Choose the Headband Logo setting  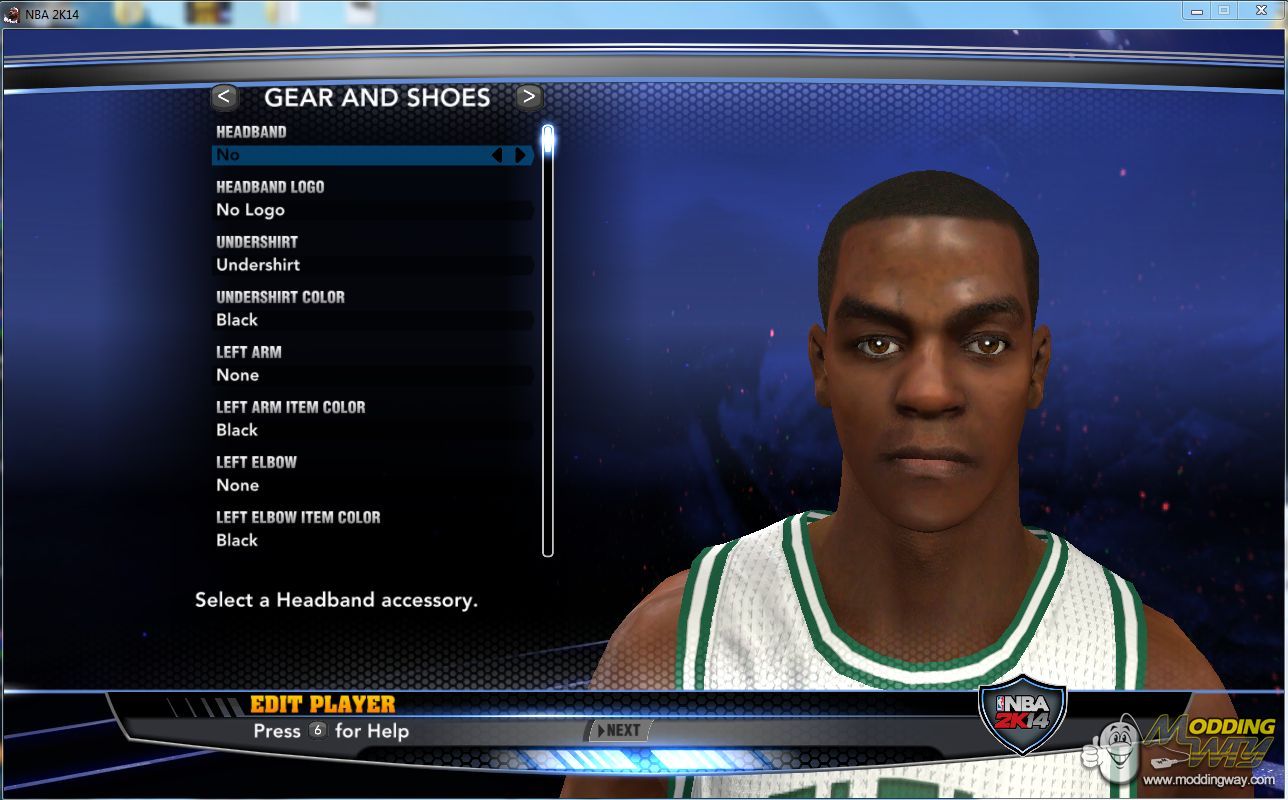(372, 210)
